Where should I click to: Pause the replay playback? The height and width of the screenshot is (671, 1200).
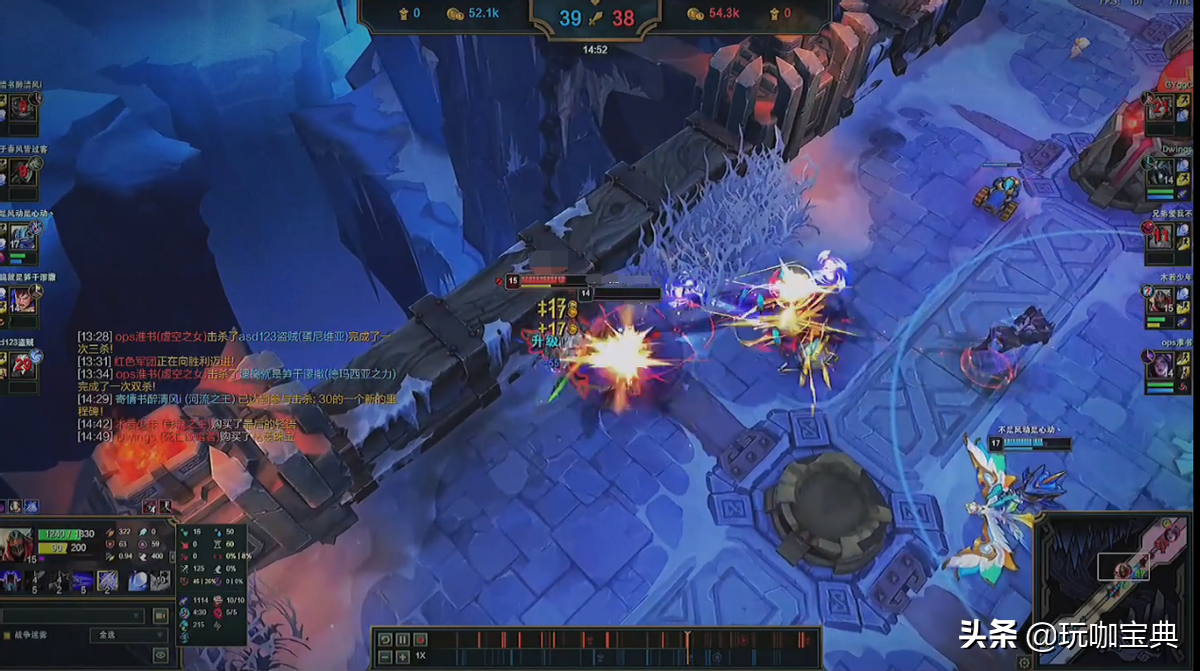pos(402,639)
